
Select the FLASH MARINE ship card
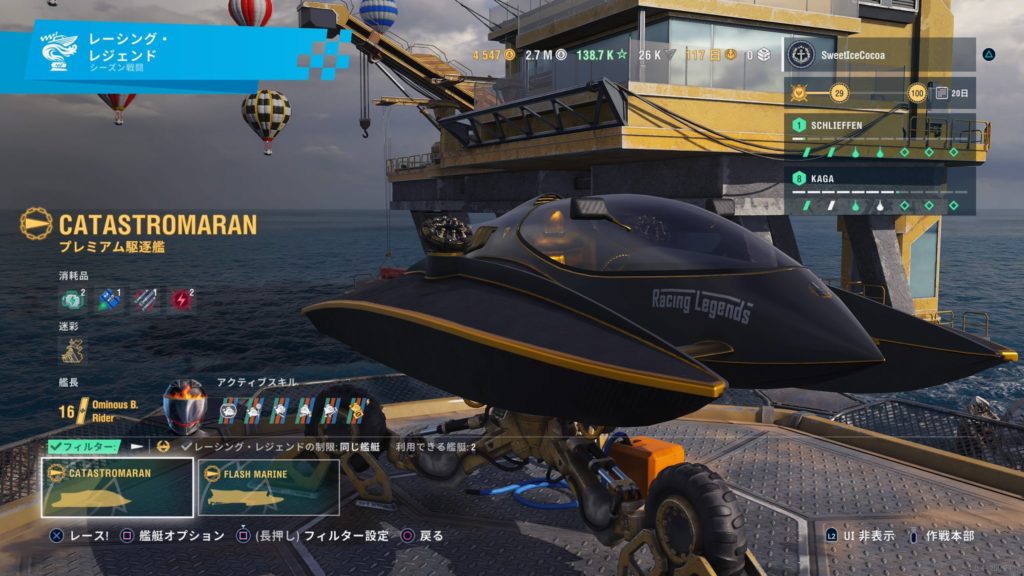pyautogui.click(x=268, y=486)
